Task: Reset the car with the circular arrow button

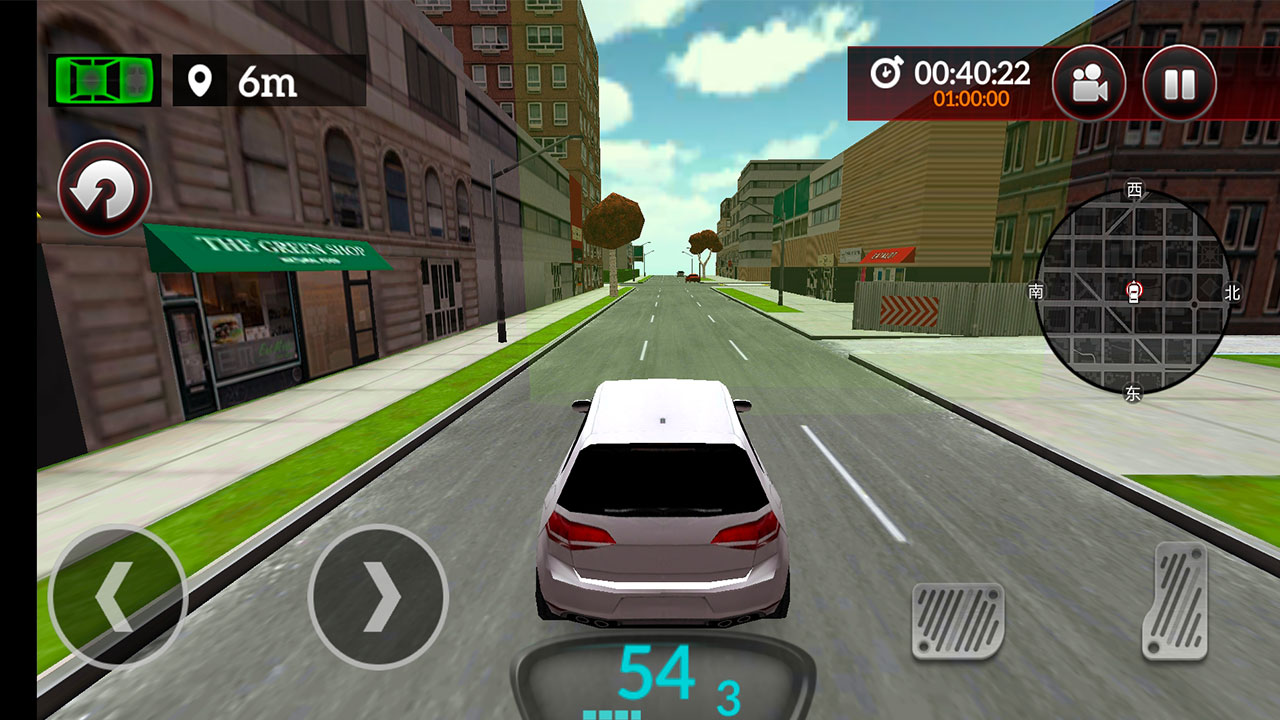Action: (105, 188)
